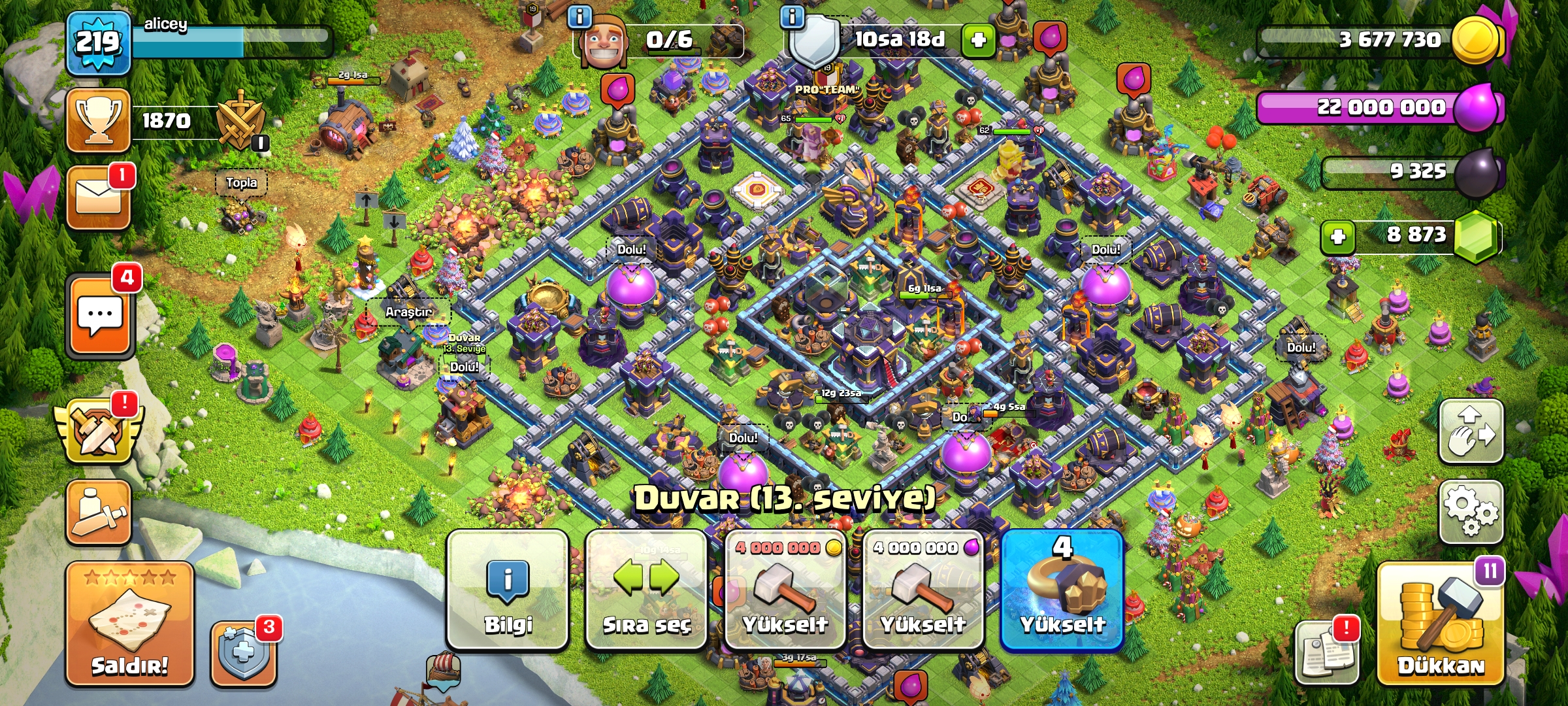Add more gems with plus button
This screenshot has width=1568, height=706.
tap(1337, 236)
